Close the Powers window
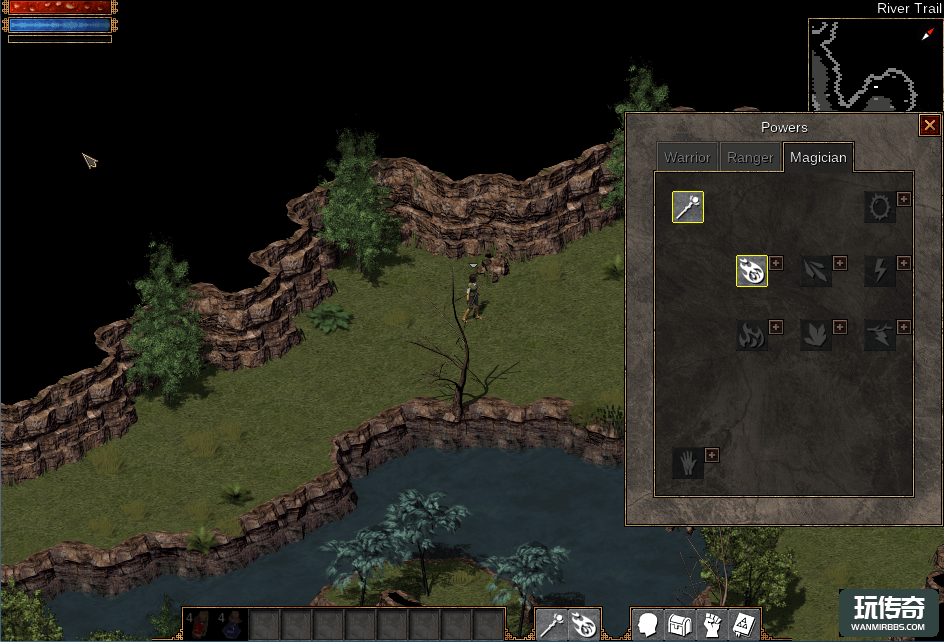 pos(930,125)
